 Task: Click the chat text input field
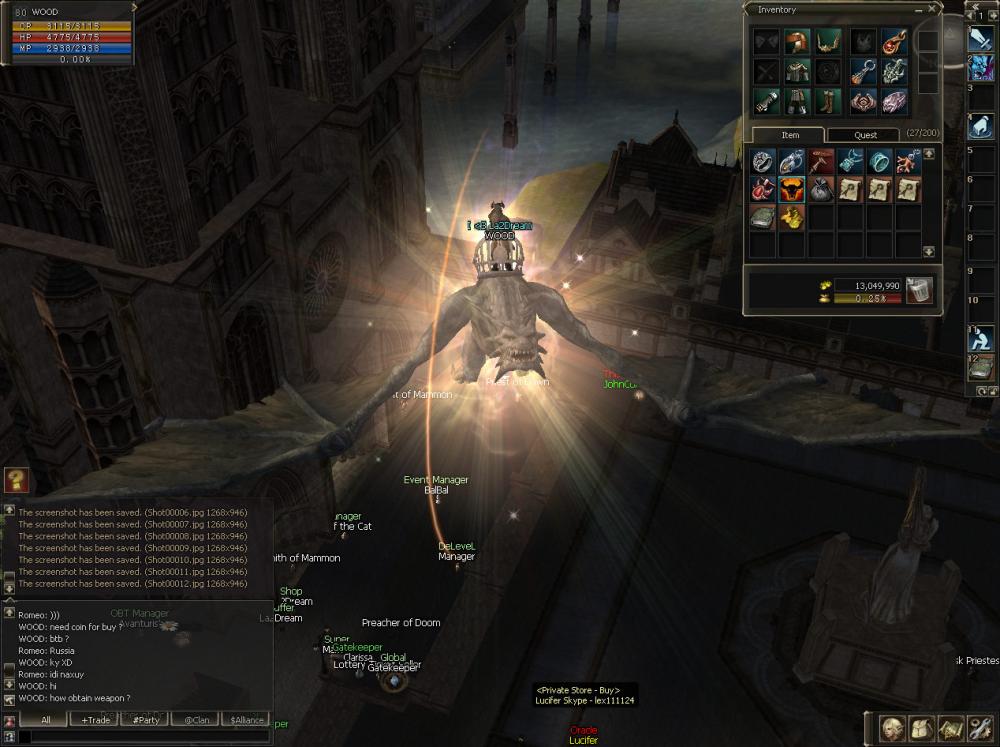pos(140,736)
